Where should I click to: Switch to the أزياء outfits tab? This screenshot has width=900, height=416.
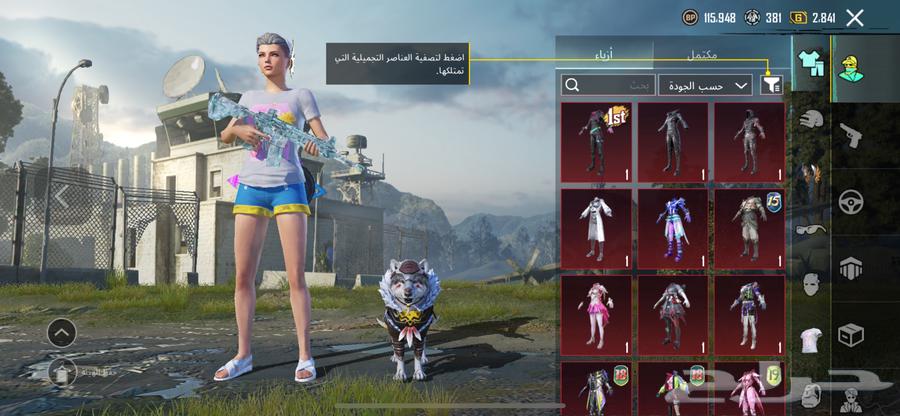(x=604, y=54)
